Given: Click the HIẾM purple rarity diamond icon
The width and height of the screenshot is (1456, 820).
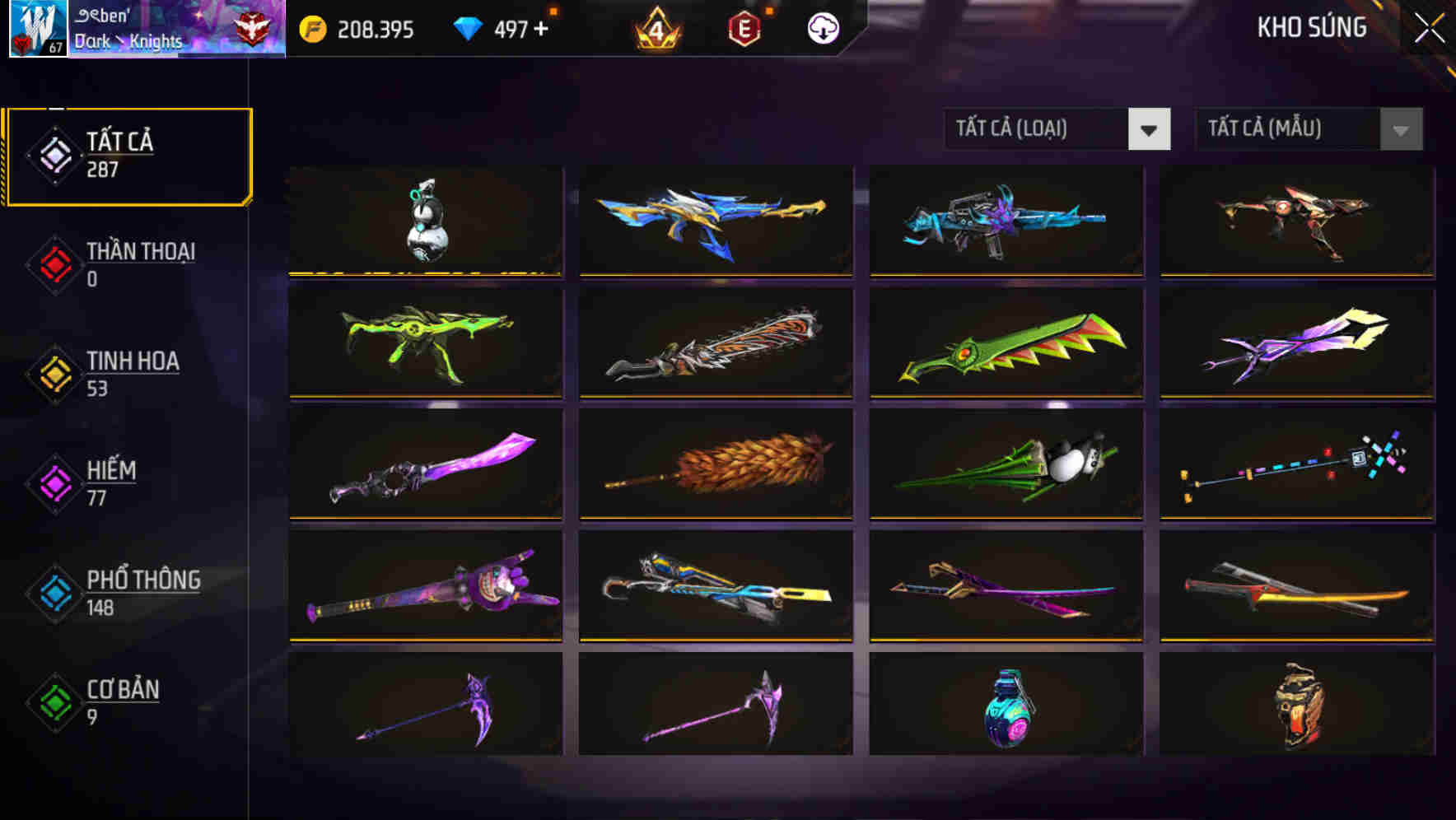Looking at the screenshot, I should pos(53,484).
